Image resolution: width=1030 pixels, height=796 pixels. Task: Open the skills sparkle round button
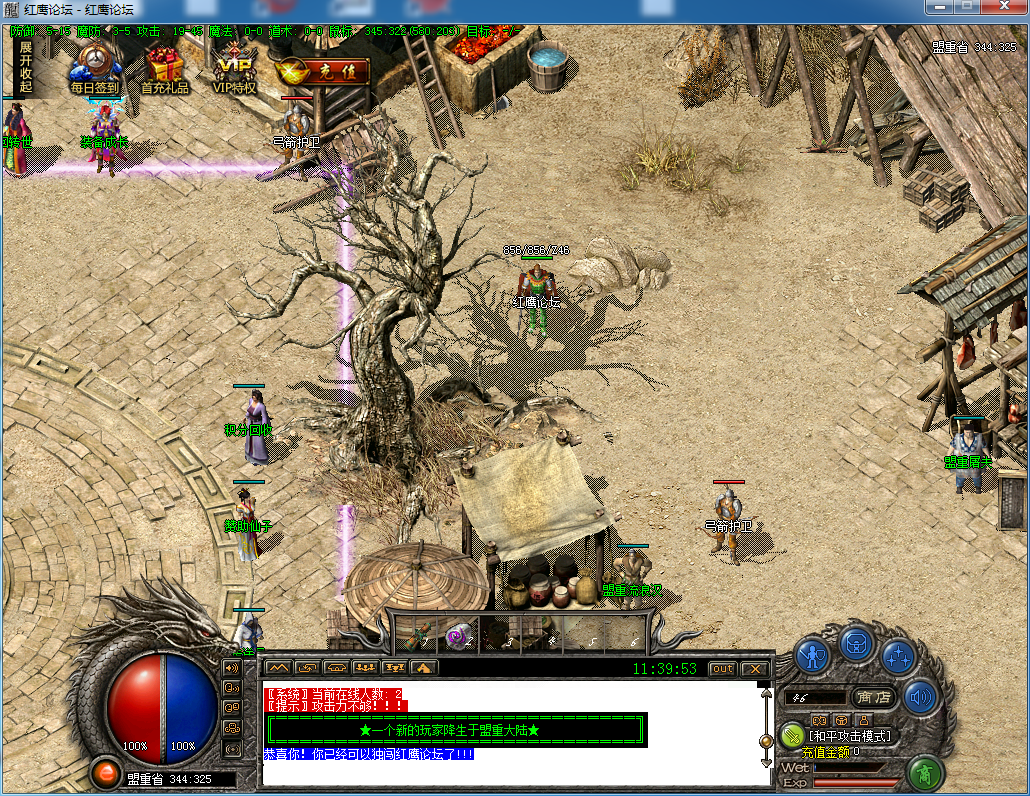[x=898, y=657]
